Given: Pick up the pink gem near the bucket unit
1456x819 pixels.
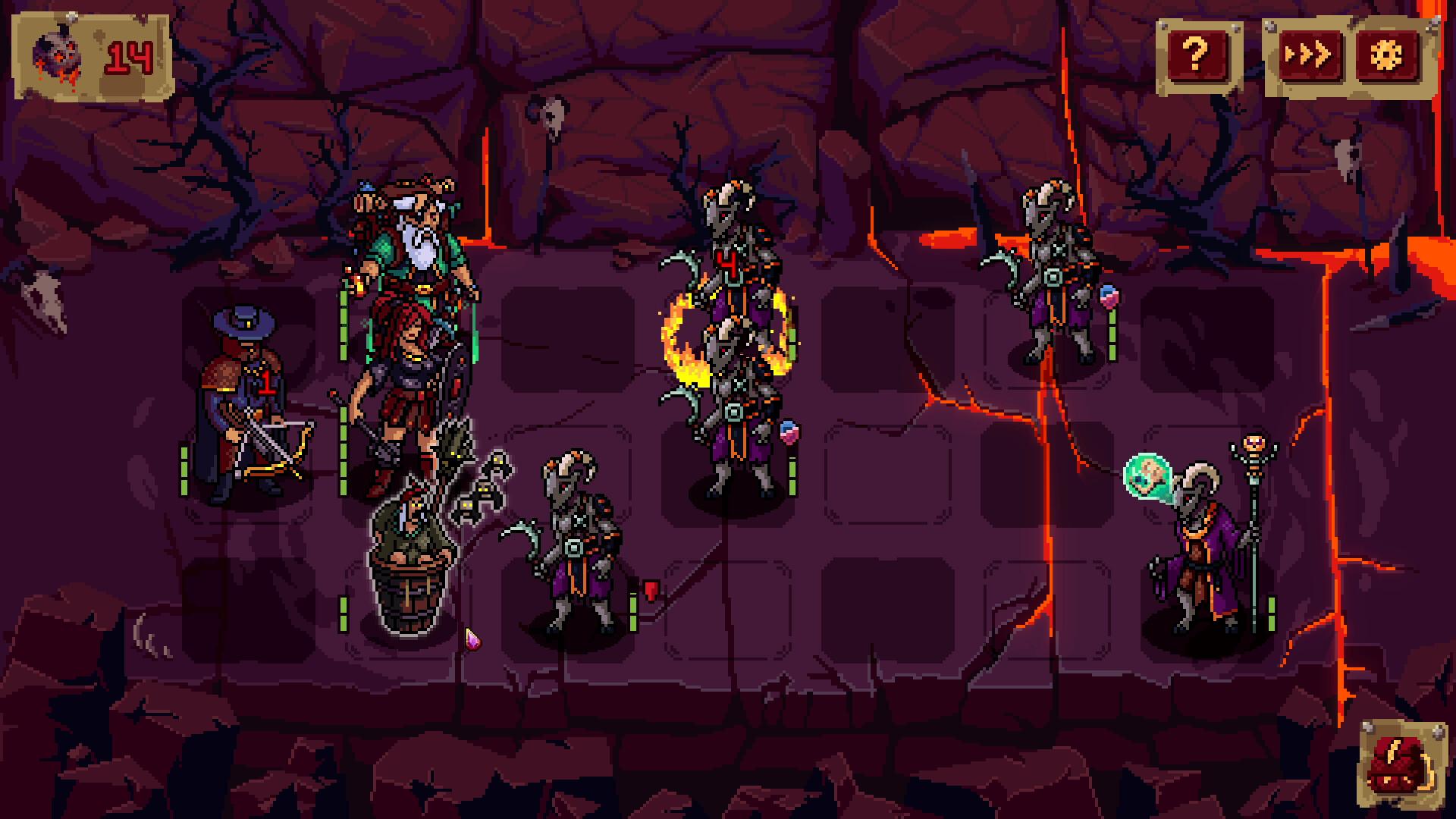Looking at the screenshot, I should coord(472,641).
